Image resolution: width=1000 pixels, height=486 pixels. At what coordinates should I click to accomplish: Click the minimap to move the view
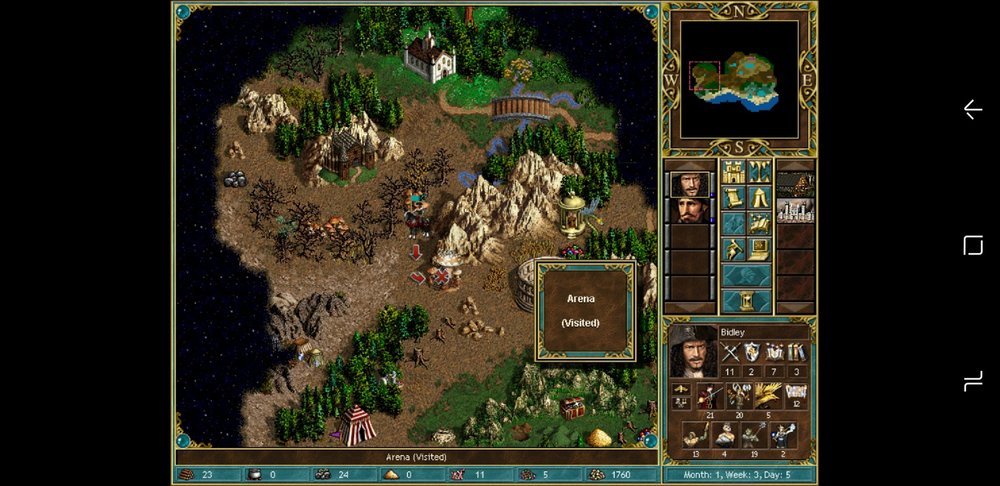pos(740,79)
